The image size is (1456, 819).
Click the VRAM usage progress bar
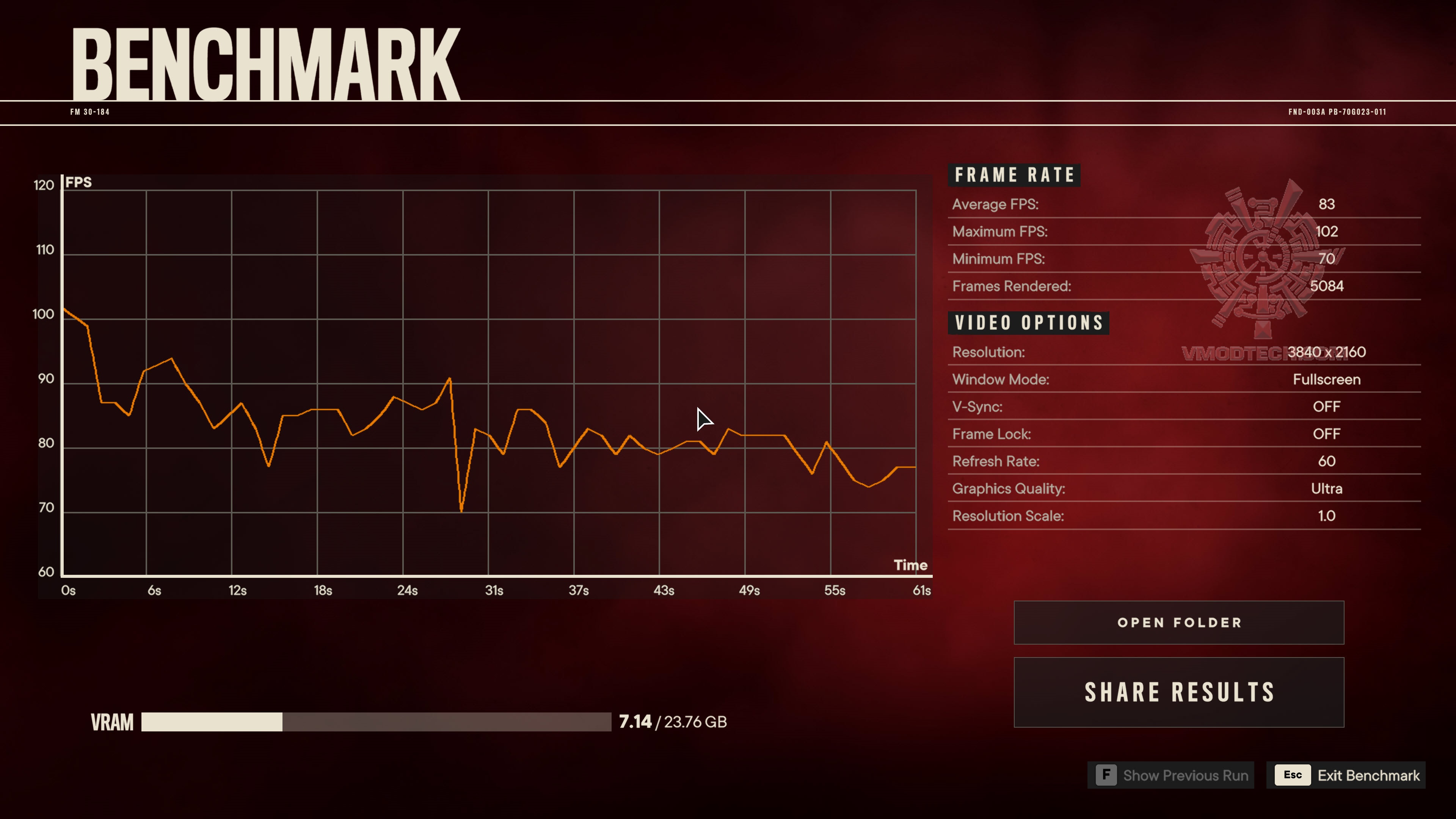click(x=376, y=722)
